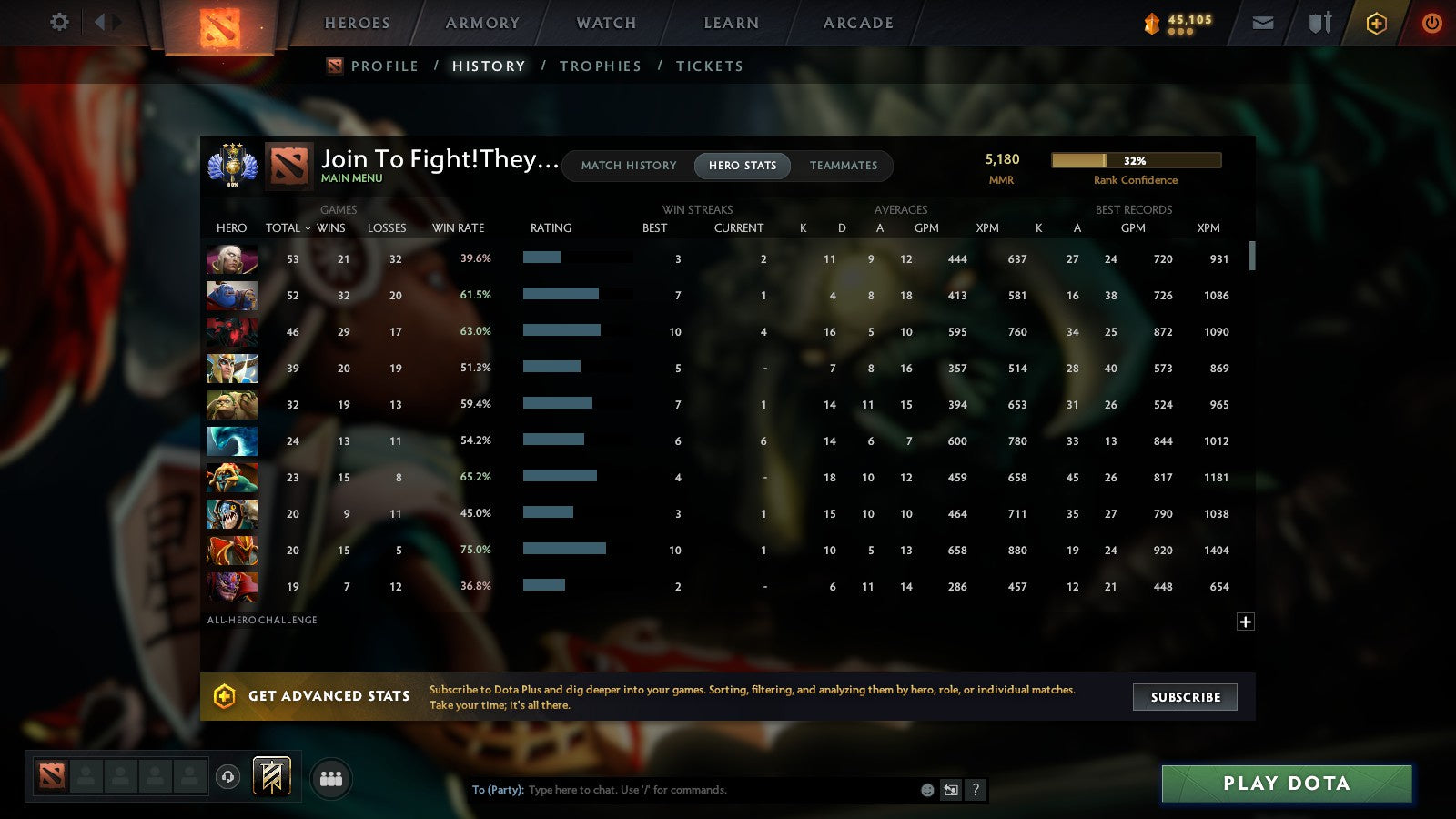Expand the plus control below the hero stats table
The height and width of the screenshot is (819, 1456).
pyautogui.click(x=1245, y=622)
